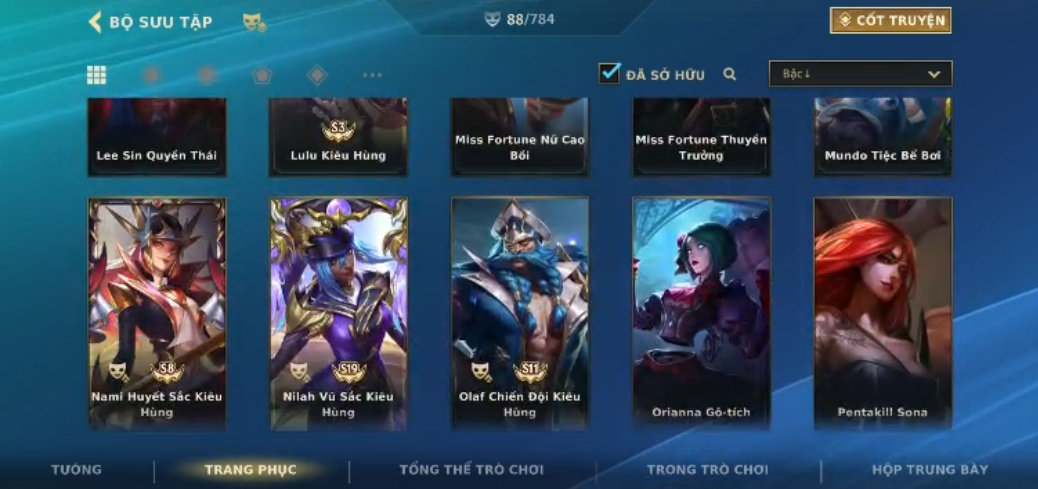Switch to the Tổng Thể Trò Chơi tab

point(471,470)
